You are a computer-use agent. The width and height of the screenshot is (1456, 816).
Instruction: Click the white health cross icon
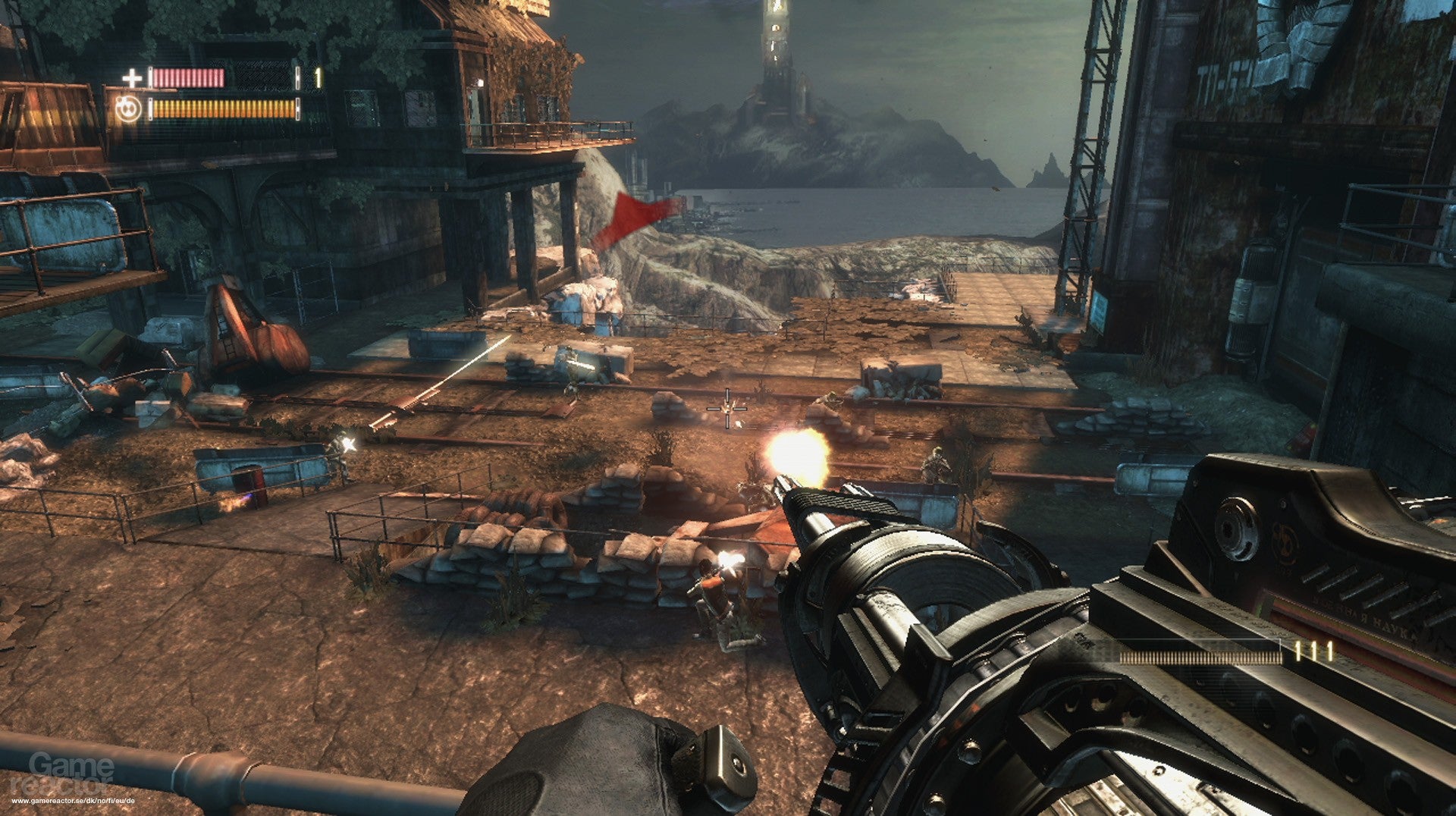point(133,78)
